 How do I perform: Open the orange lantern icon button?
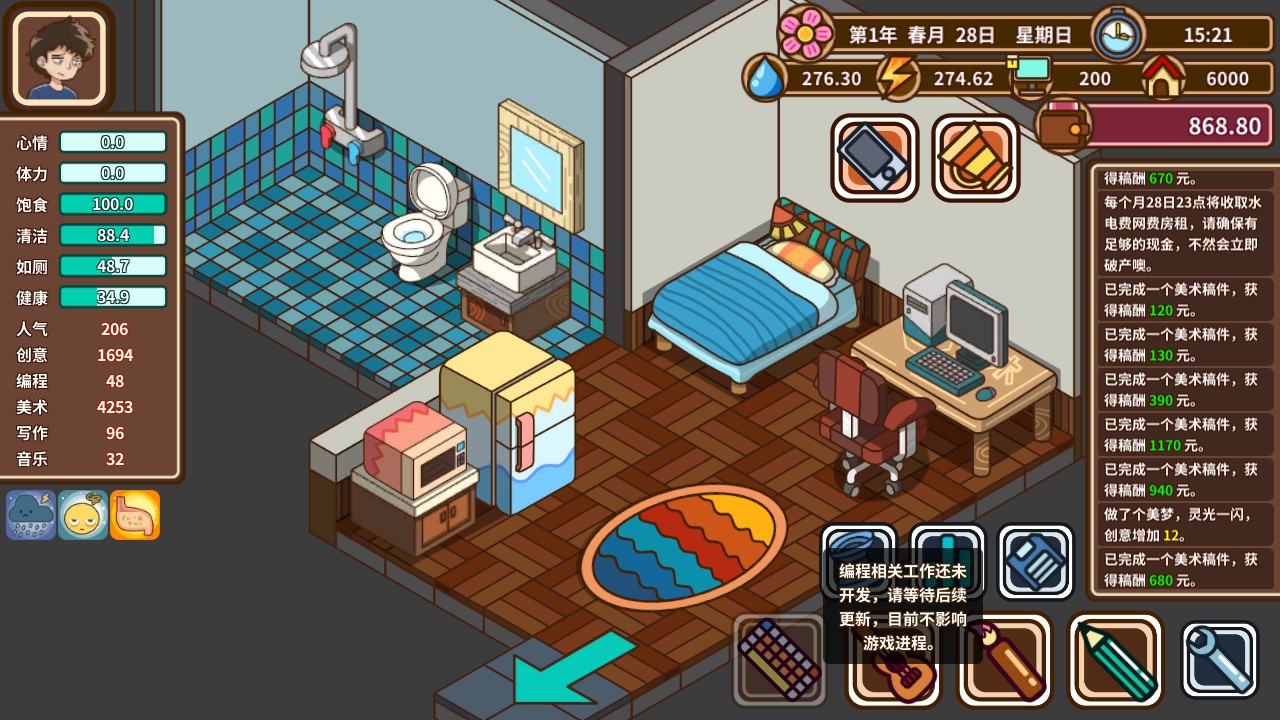[975, 158]
